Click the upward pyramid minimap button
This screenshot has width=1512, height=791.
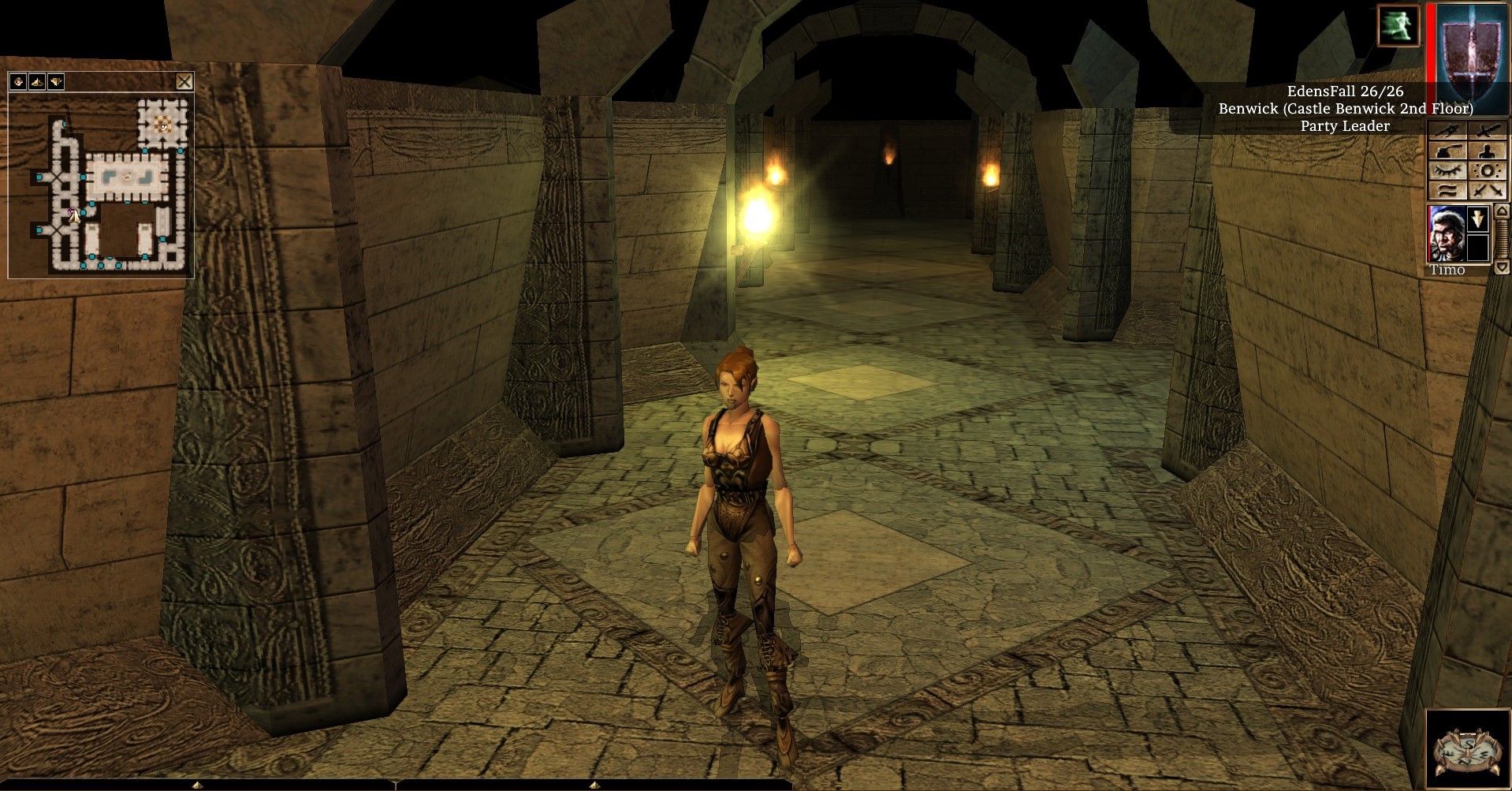37,81
